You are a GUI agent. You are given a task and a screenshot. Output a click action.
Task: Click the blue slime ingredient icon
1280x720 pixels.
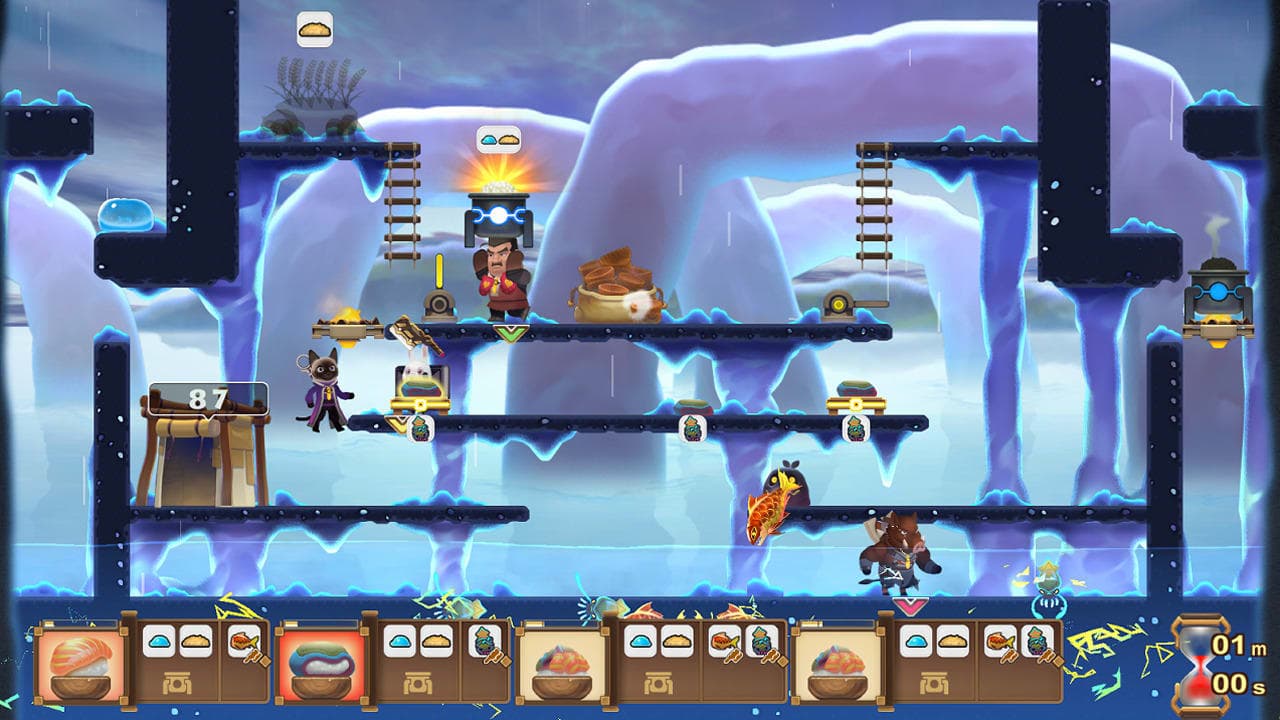[158, 643]
